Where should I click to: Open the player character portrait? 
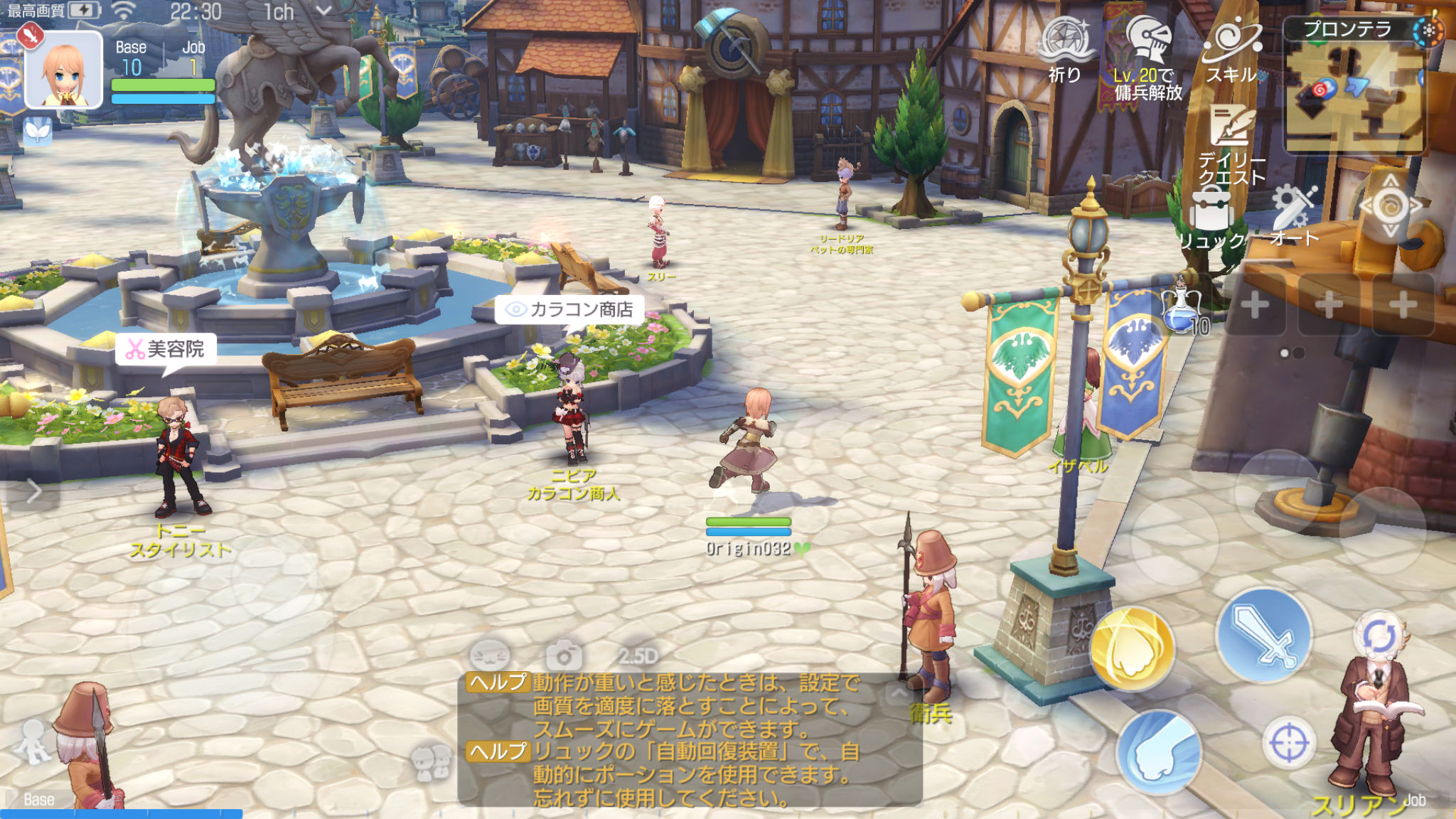64,70
